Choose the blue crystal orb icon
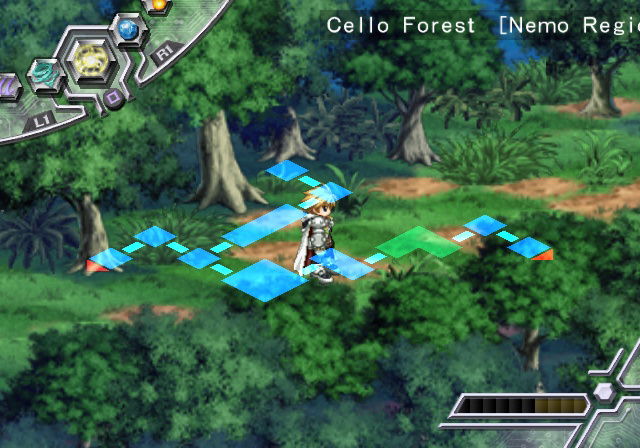 click(x=127, y=31)
